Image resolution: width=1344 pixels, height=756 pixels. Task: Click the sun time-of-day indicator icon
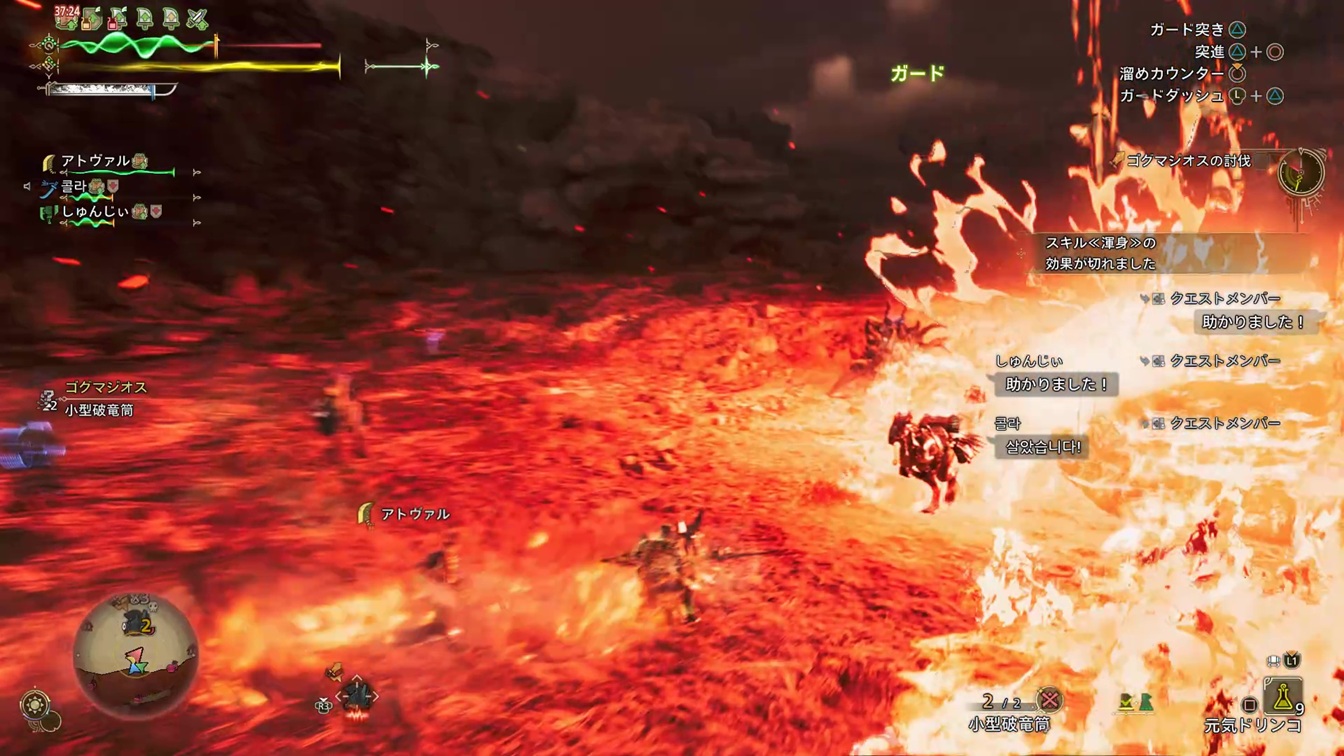[x=37, y=703]
